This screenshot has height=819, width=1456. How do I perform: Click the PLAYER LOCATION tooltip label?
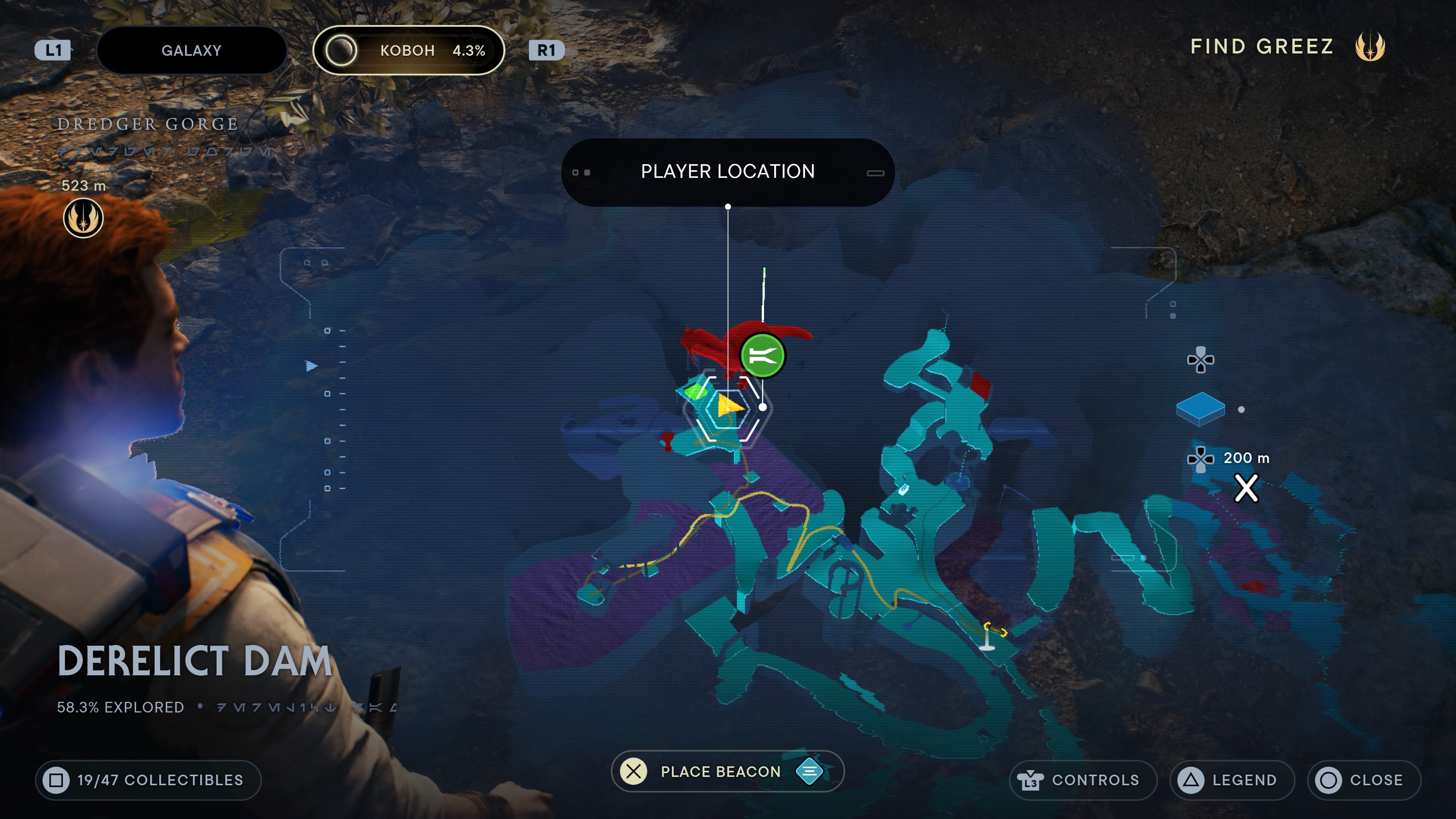[x=728, y=171]
